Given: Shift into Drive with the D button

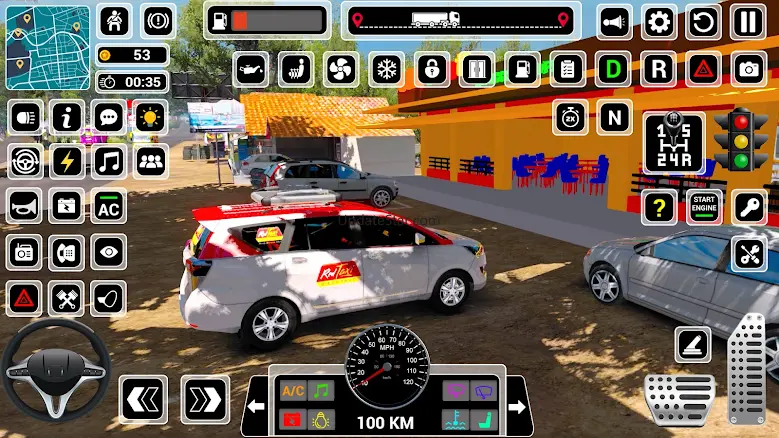Looking at the screenshot, I should (x=613, y=69).
